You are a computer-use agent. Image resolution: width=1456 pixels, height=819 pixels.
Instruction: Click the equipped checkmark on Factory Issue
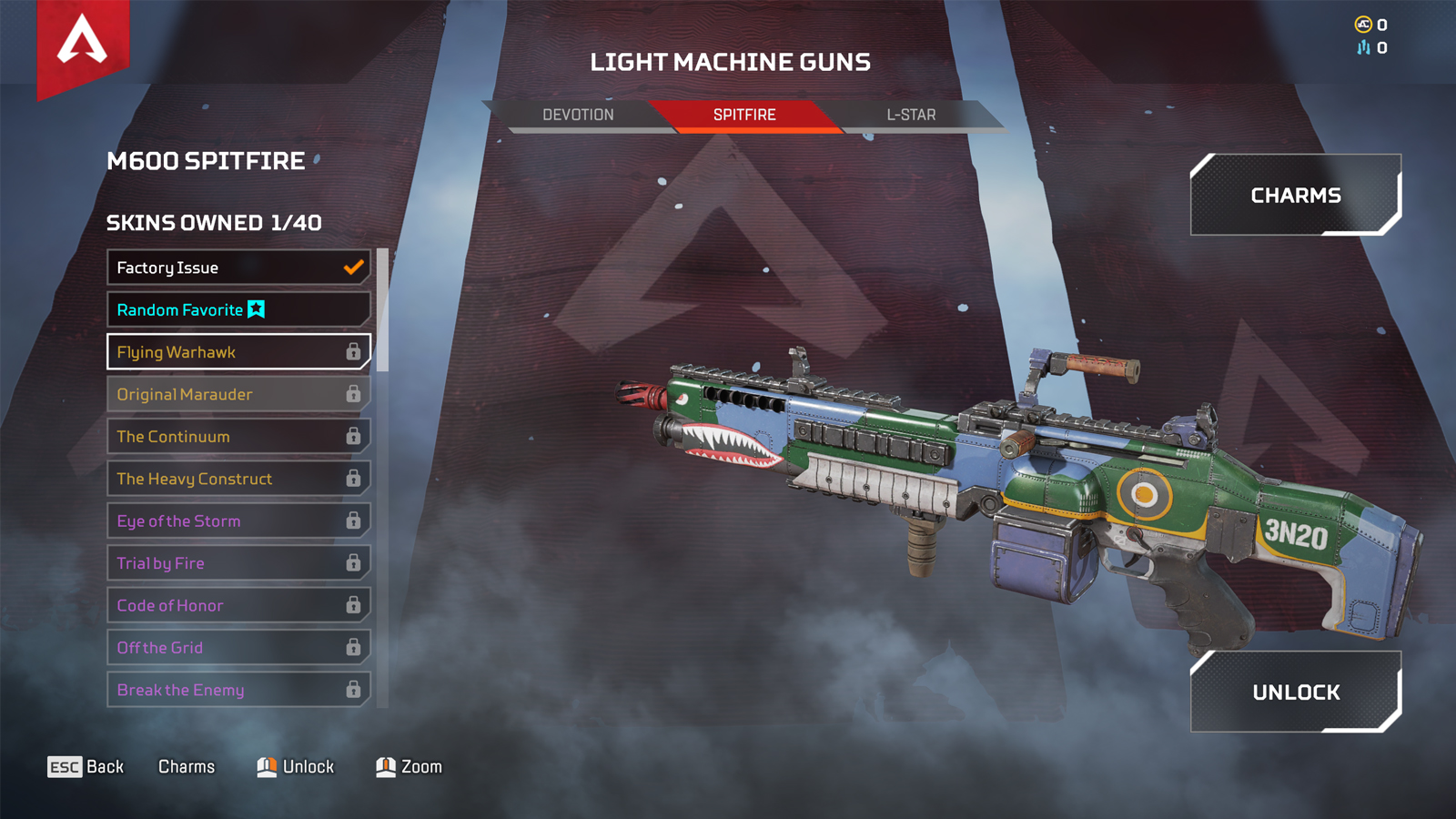pyautogui.click(x=351, y=268)
